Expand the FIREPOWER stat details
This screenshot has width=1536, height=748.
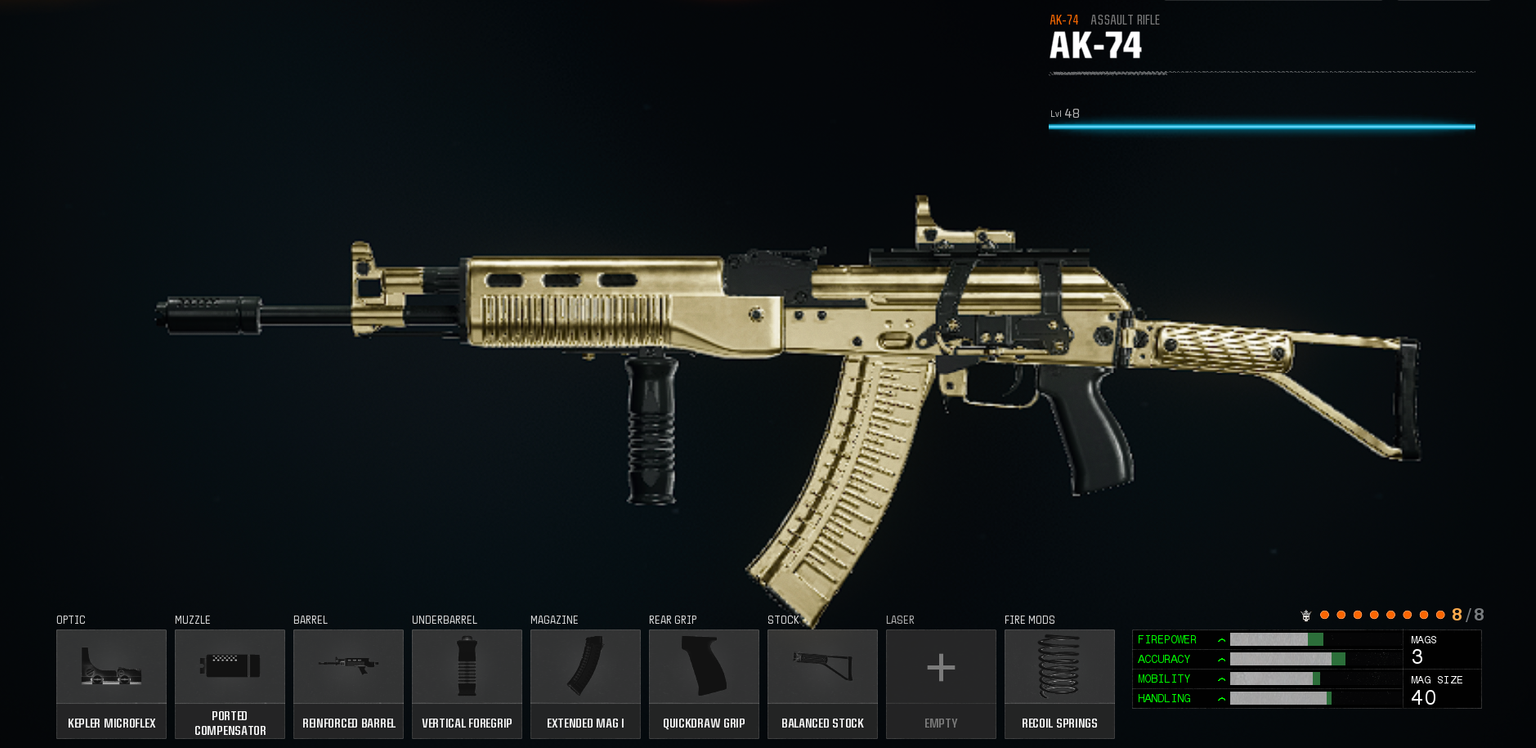tap(1221, 639)
